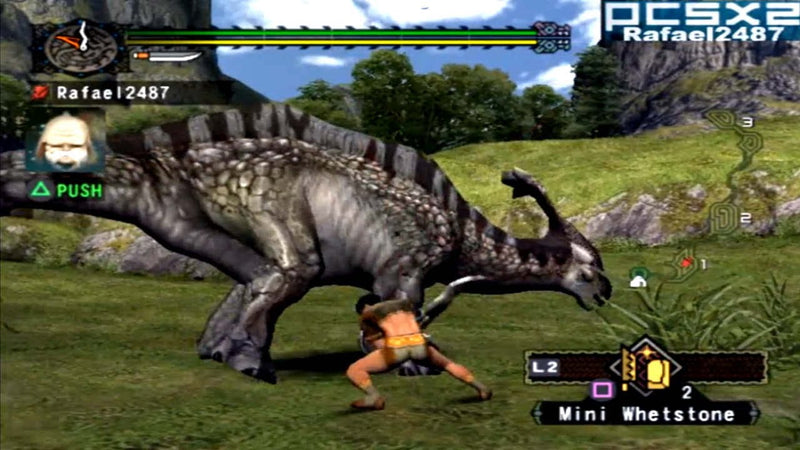Choose area 2 on the minimap
This screenshot has width=800, height=450.
(744, 219)
